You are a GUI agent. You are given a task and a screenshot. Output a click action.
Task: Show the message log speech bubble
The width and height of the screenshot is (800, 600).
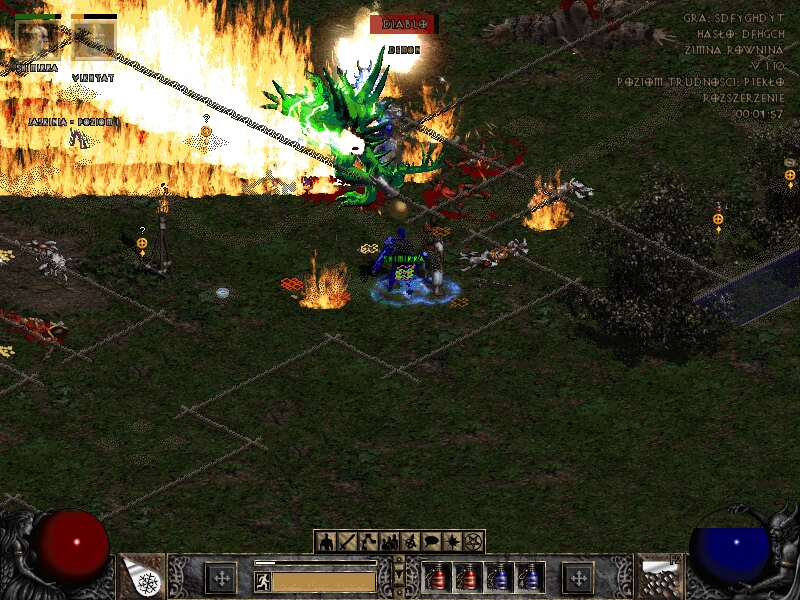pyautogui.click(x=431, y=542)
